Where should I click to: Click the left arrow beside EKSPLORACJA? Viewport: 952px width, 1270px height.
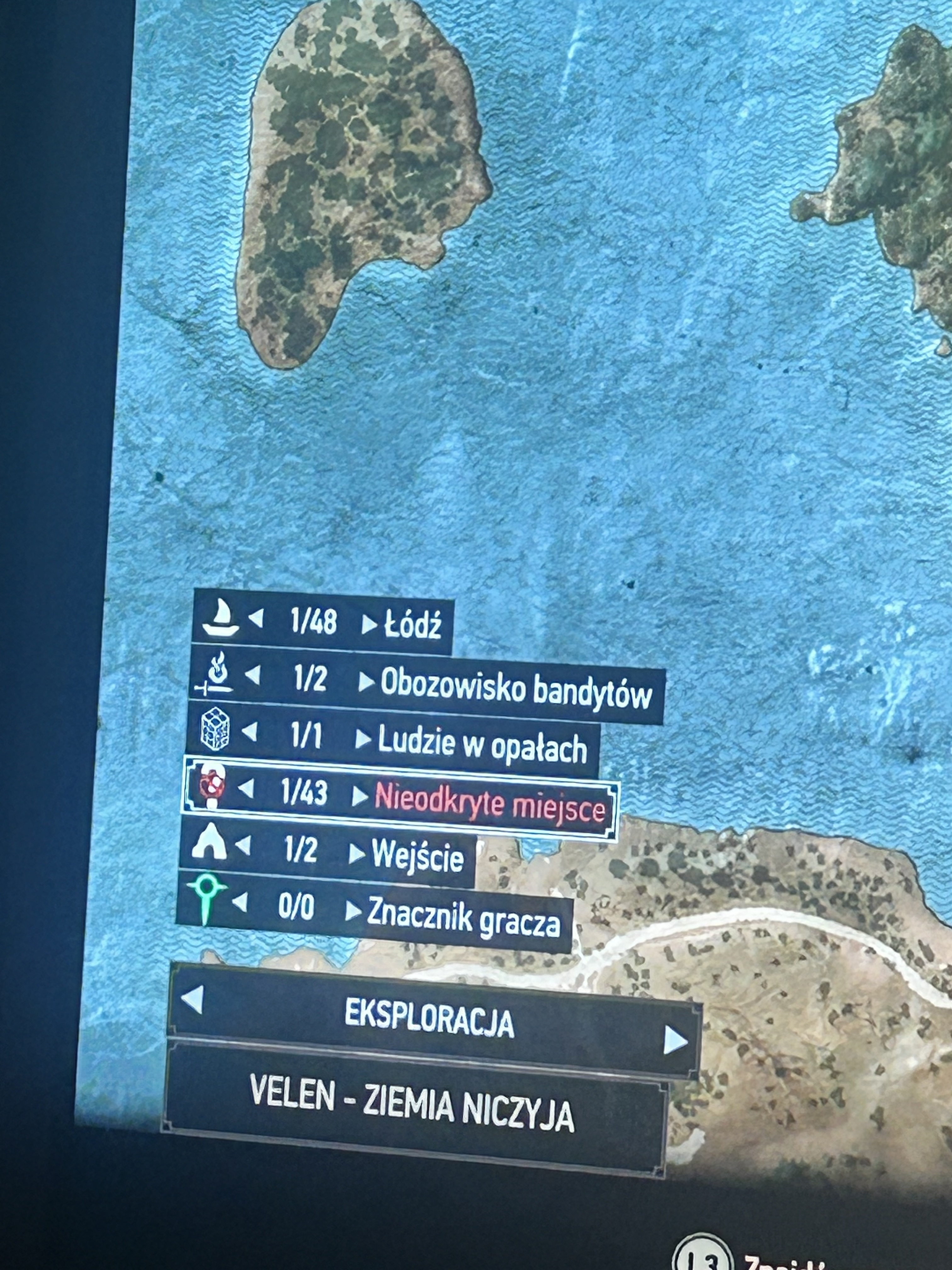point(192,999)
